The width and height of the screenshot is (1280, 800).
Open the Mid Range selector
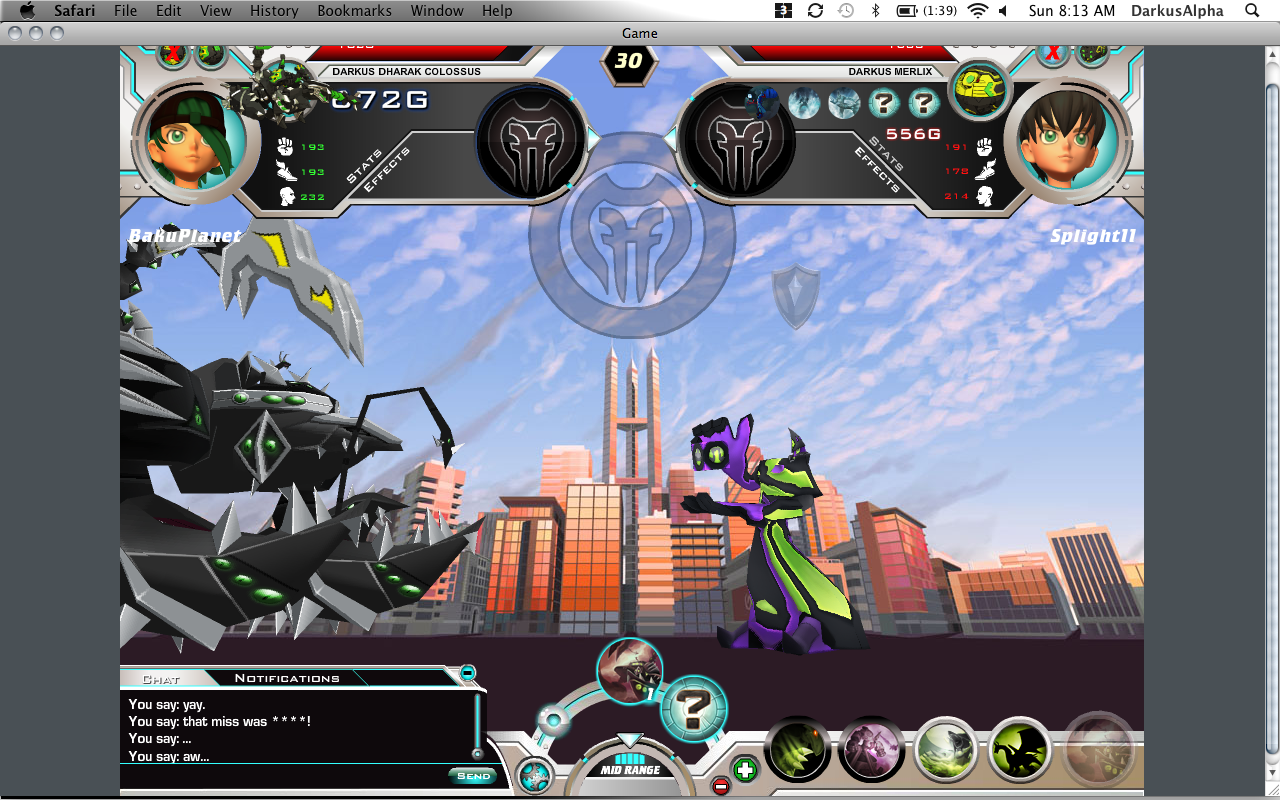click(x=629, y=770)
